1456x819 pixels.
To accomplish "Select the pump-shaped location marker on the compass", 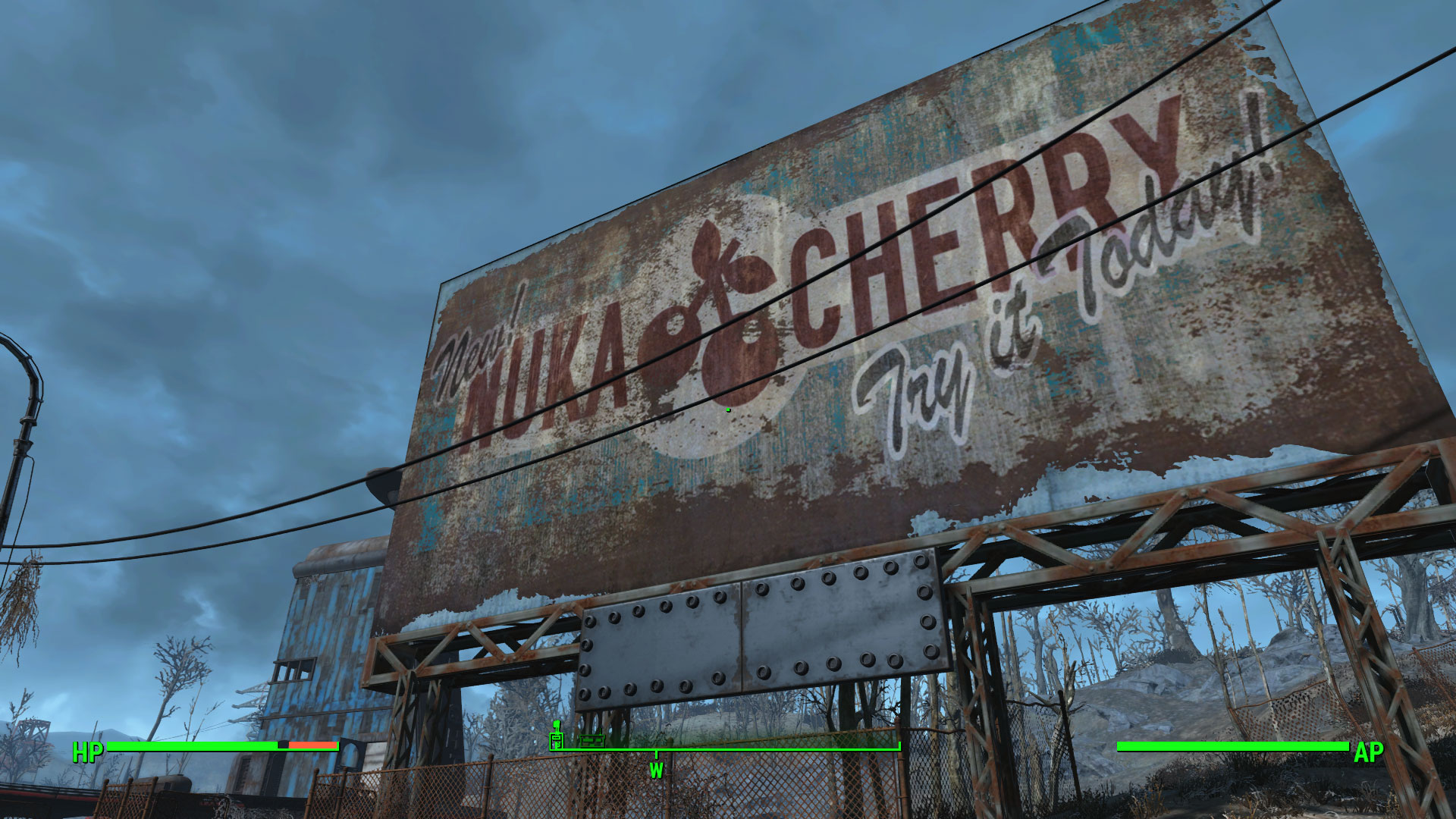I will point(557,736).
